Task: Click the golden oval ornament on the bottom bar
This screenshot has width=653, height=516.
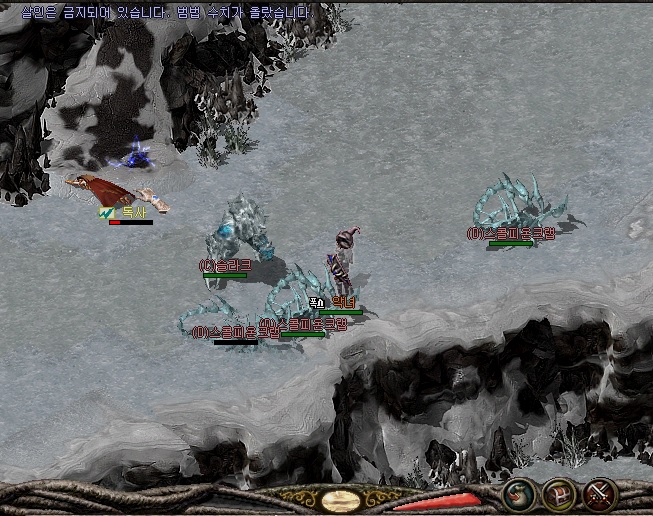Action: point(341,500)
